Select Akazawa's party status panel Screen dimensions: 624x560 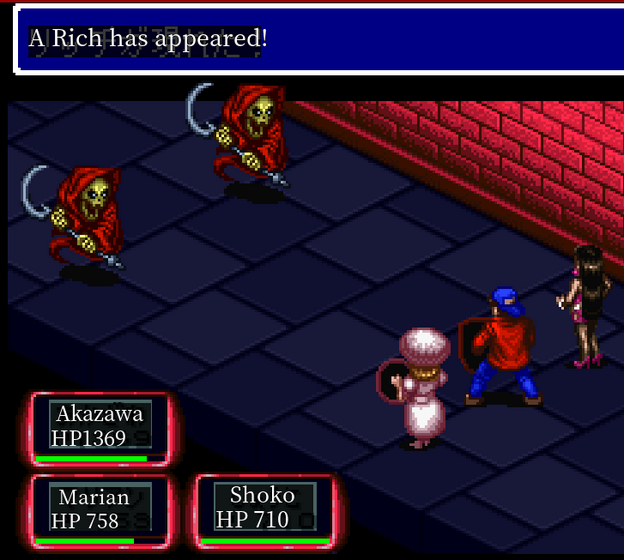(100, 428)
